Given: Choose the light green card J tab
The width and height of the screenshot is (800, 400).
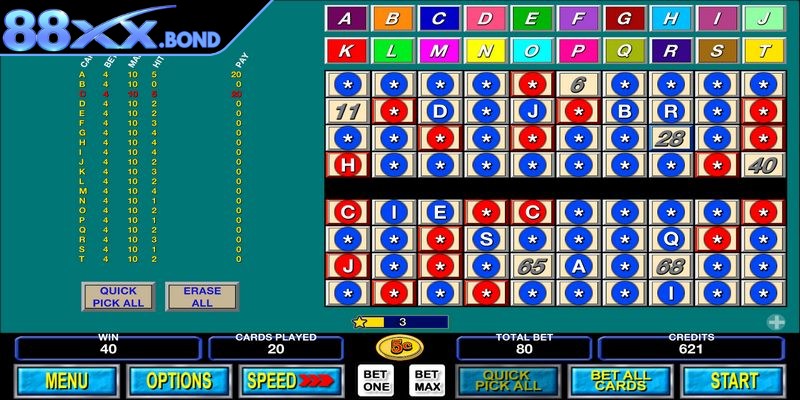Looking at the screenshot, I should pyautogui.click(x=763, y=18).
